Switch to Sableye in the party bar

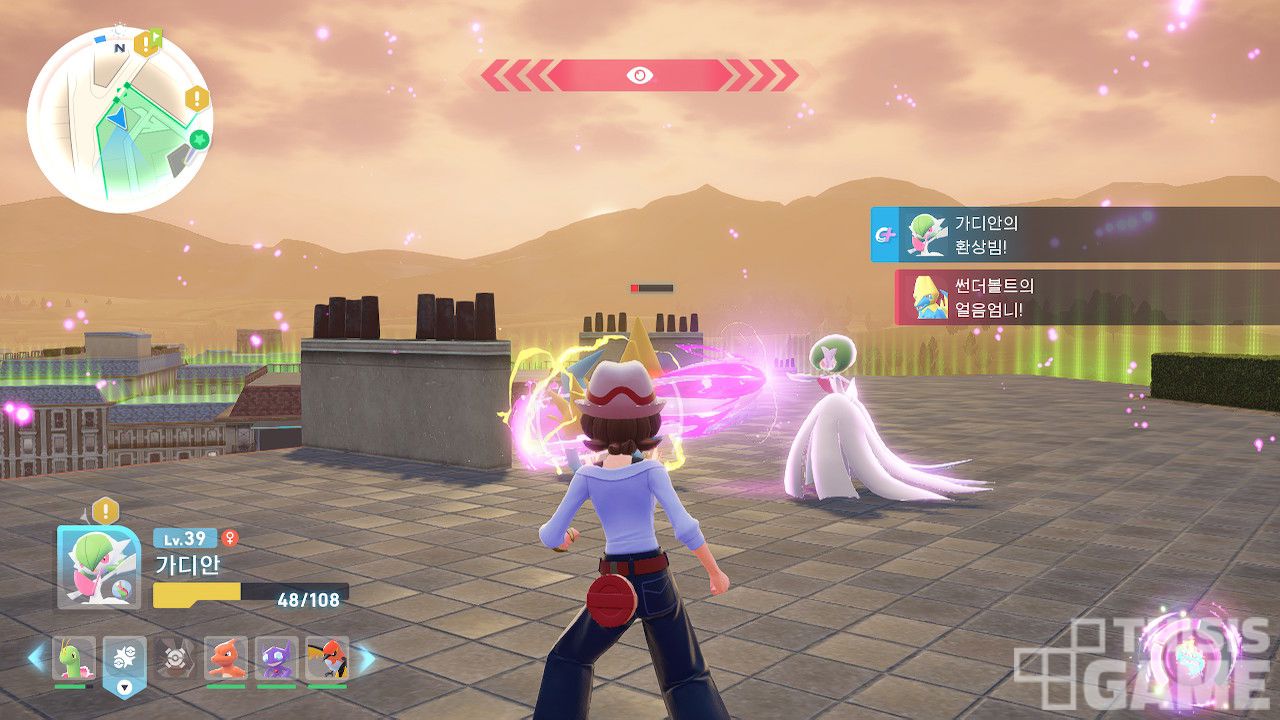(276, 658)
